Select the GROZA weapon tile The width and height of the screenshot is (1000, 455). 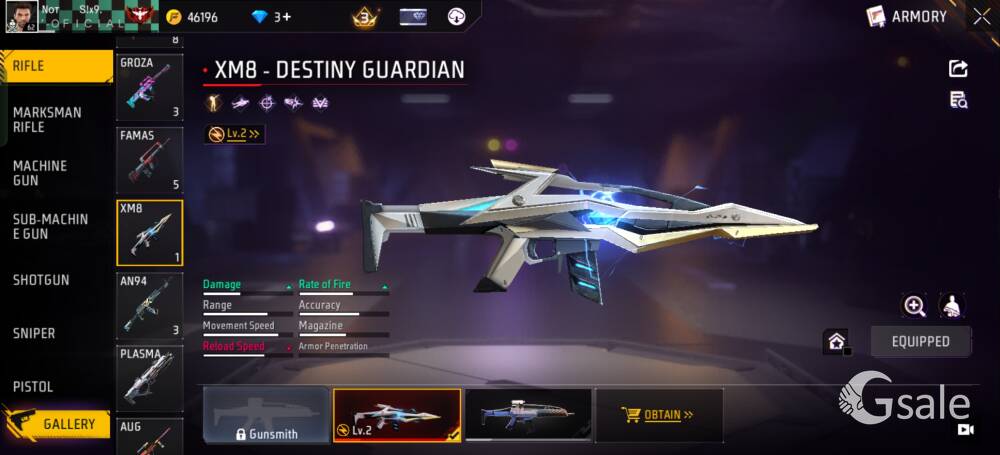pyautogui.click(x=150, y=87)
